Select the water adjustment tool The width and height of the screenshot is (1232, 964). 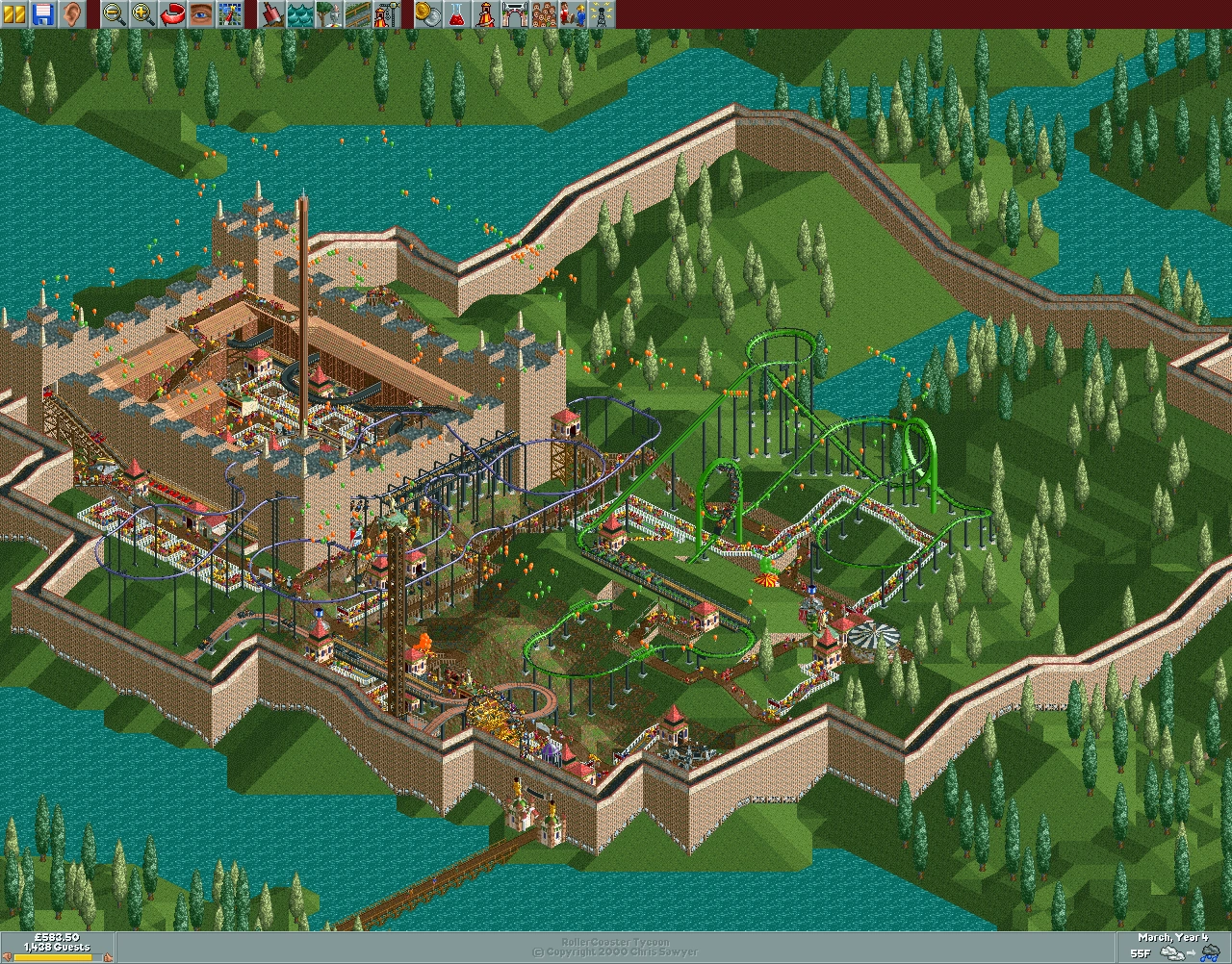point(300,13)
